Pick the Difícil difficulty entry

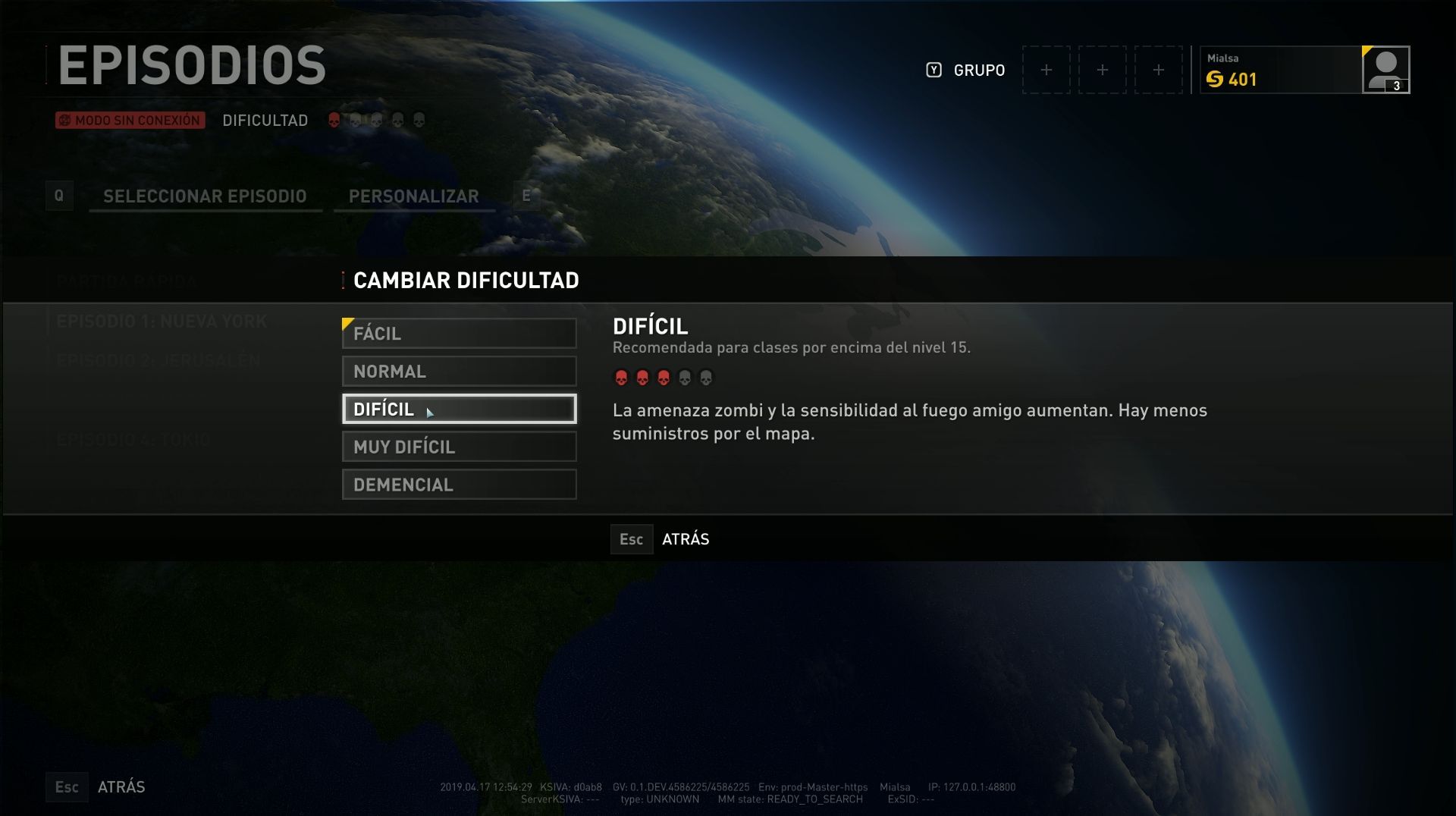pyautogui.click(x=459, y=410)
